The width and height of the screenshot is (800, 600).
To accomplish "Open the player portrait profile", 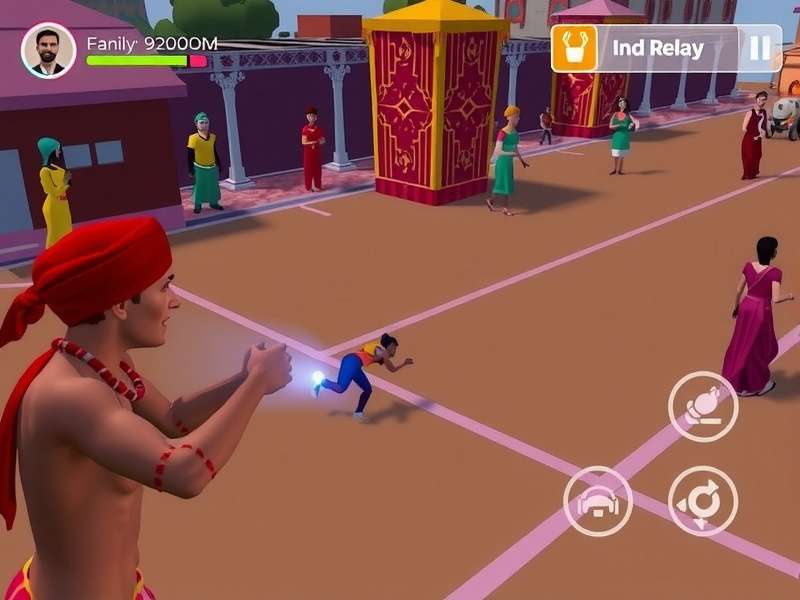I will coord(48,50).
